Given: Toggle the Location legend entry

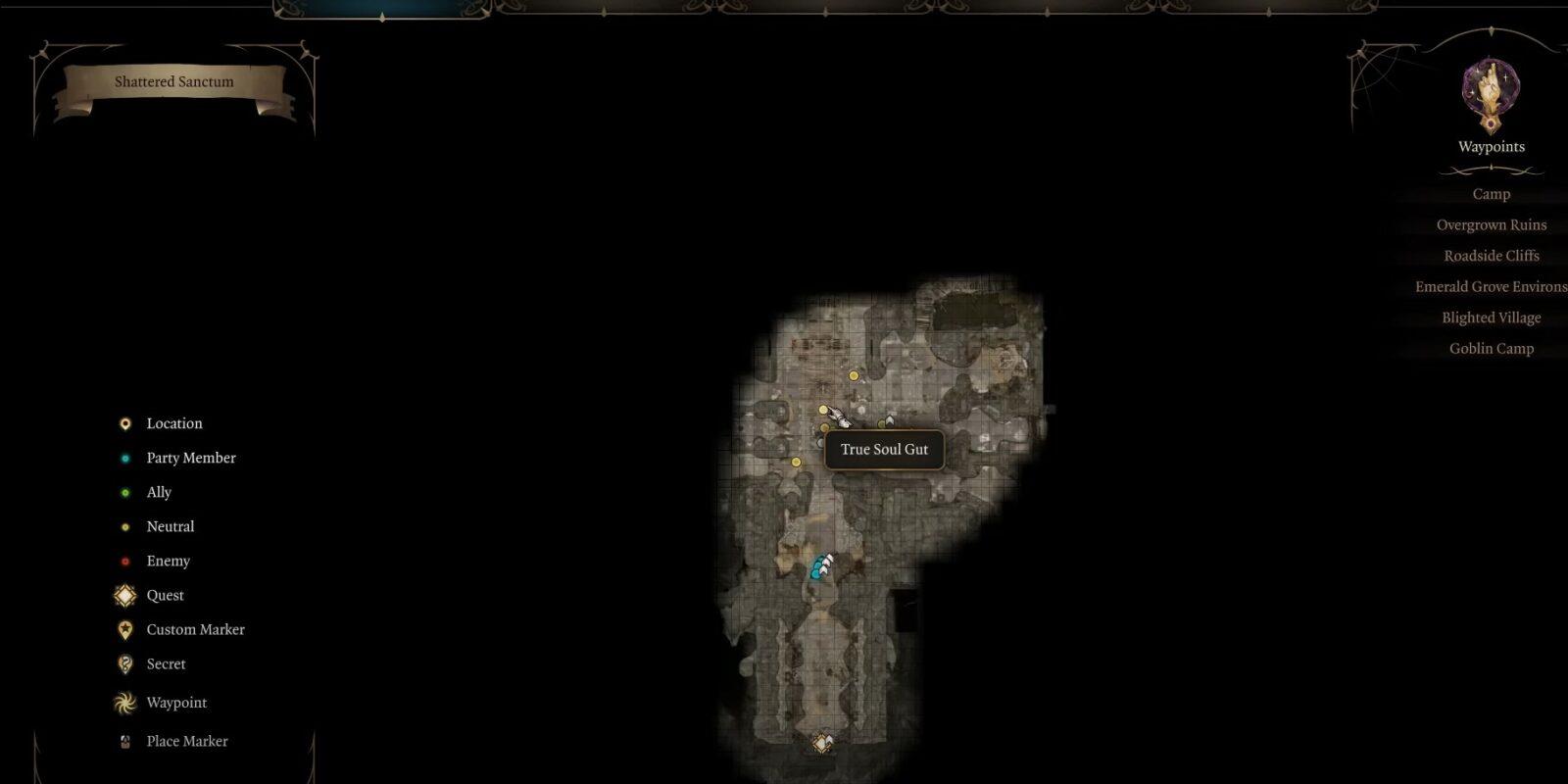Looking at the screenshot, I should (x=173, y=423).
